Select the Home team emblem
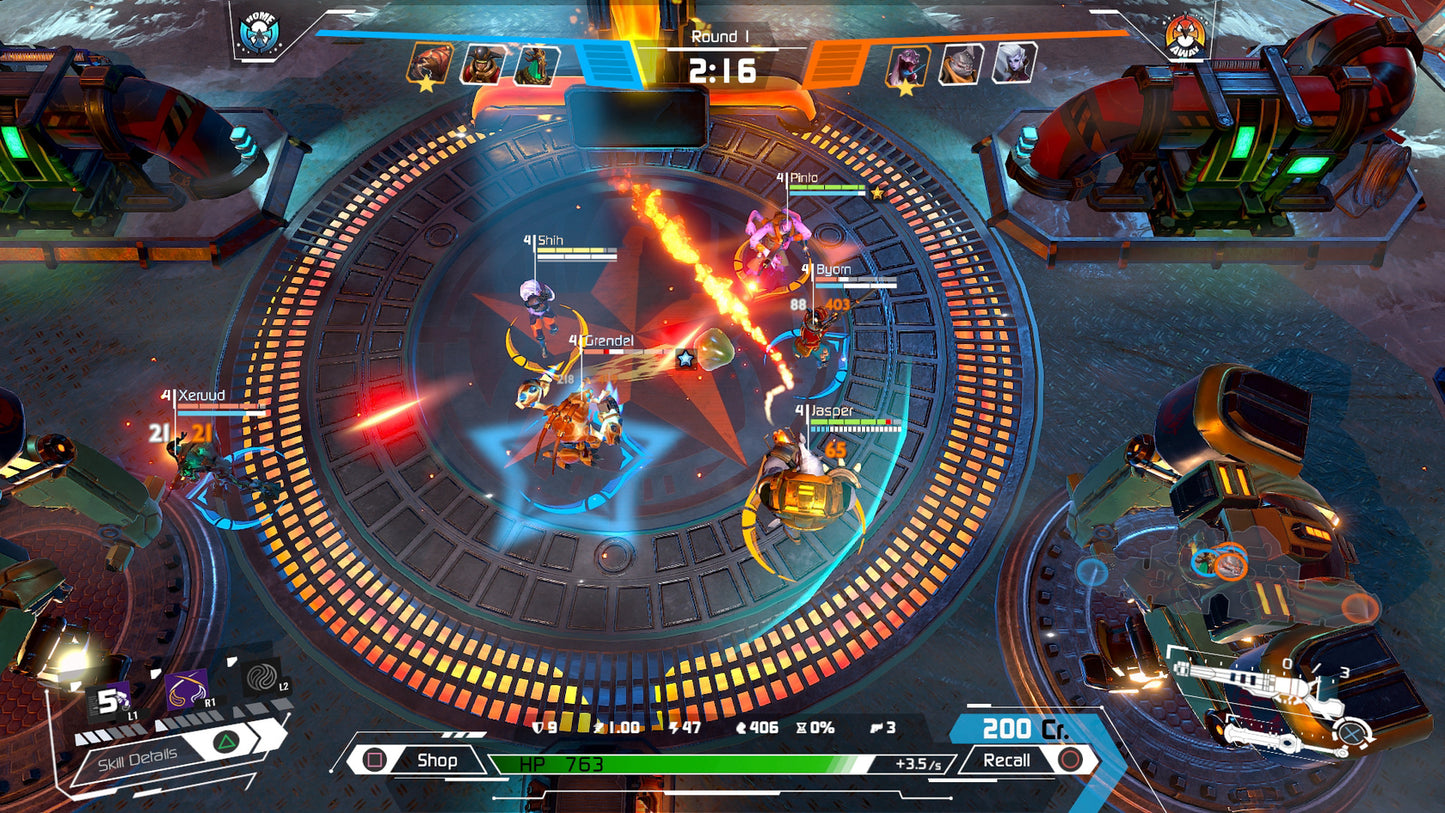The width and height of the screenshot is (1445, 813). tap(259, 32)
